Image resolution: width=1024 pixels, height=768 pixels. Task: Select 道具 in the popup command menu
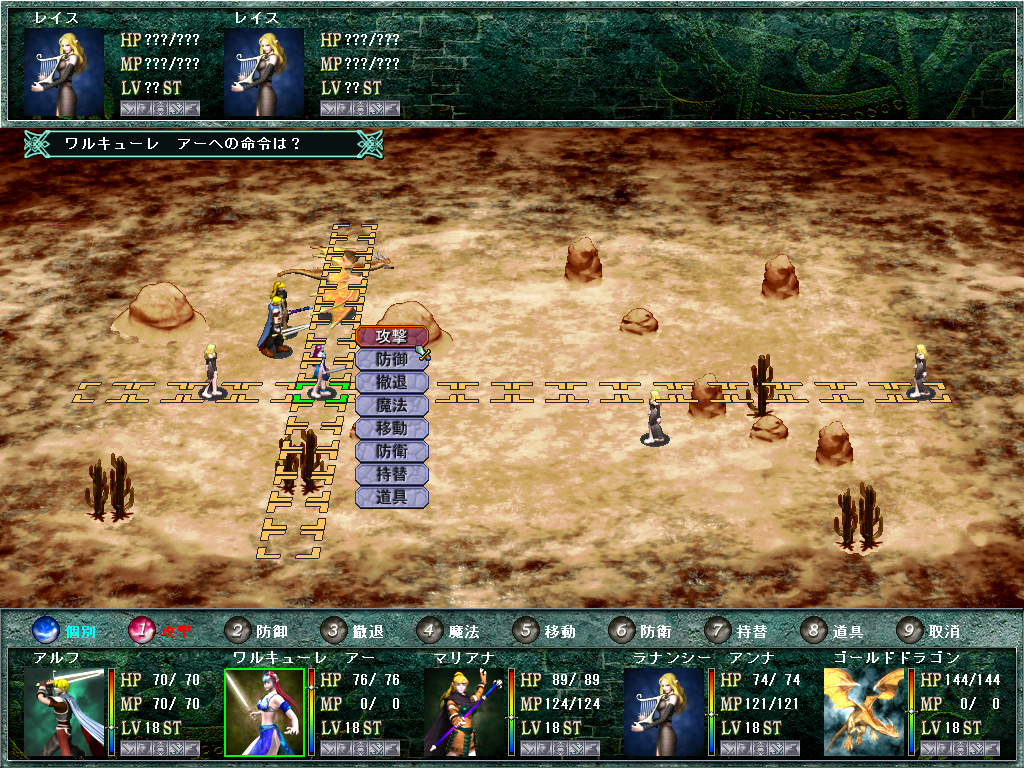coord(391,497)
